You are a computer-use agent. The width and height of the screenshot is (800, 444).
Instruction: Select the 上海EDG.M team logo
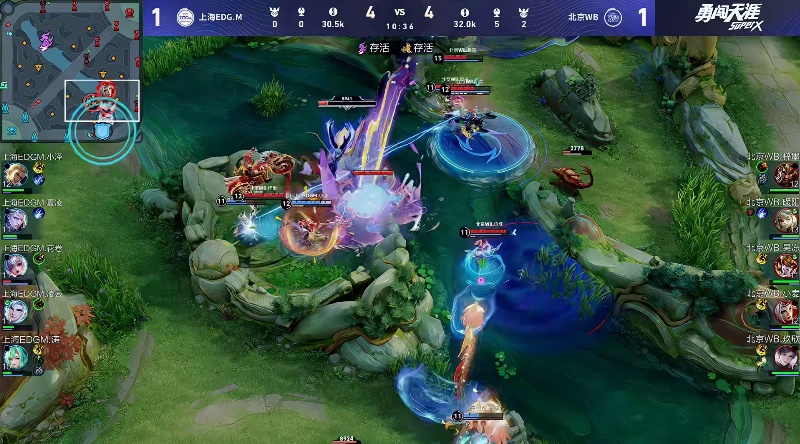[x=186, y=17]
